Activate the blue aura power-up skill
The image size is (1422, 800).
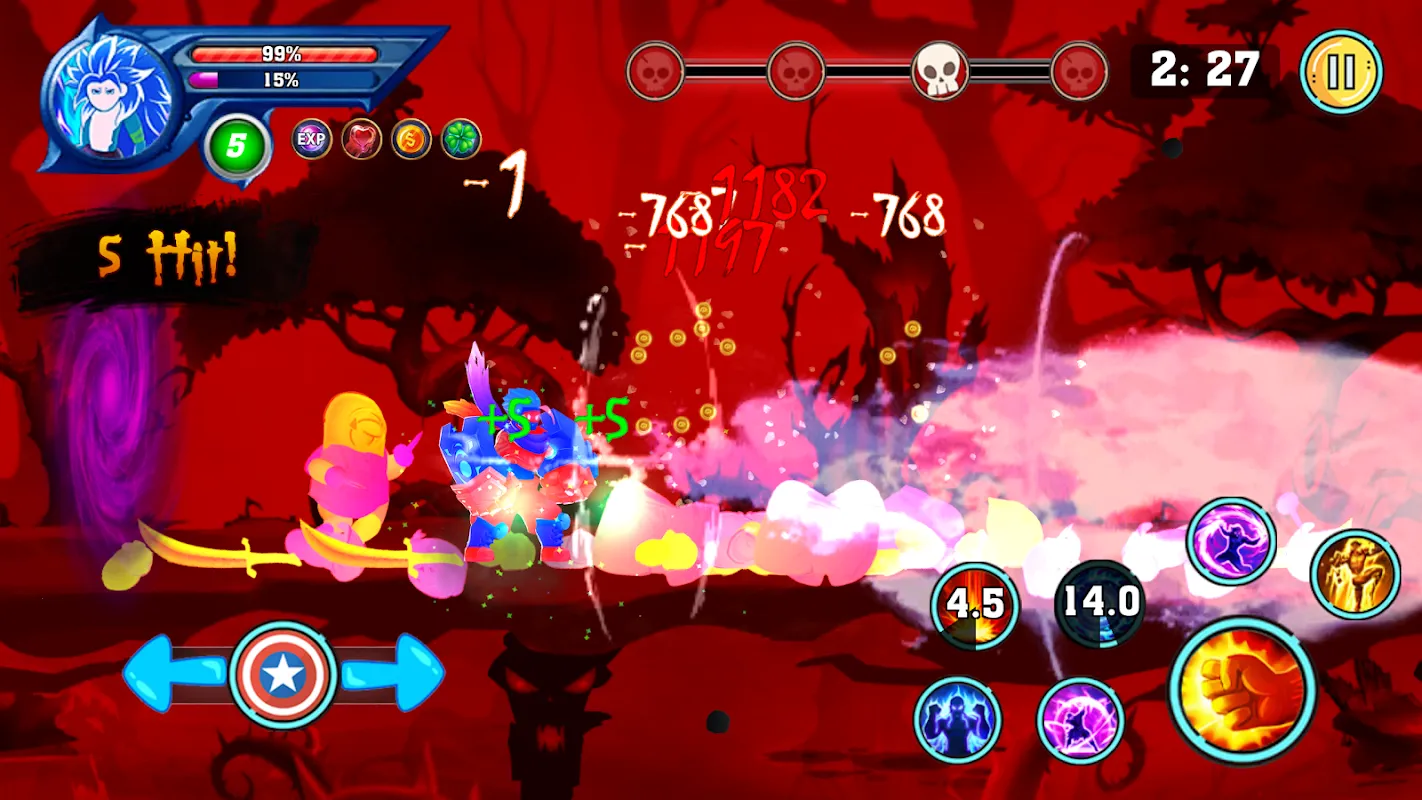[x=957, y=719]
